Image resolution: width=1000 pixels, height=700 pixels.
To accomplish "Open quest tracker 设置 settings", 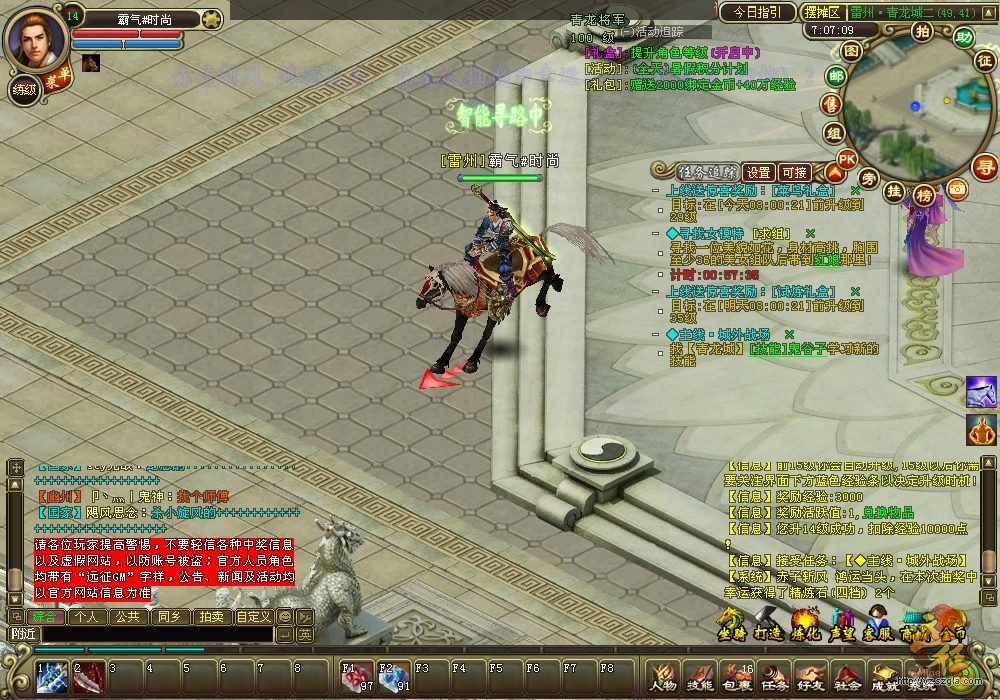I will tap(758, 172).
